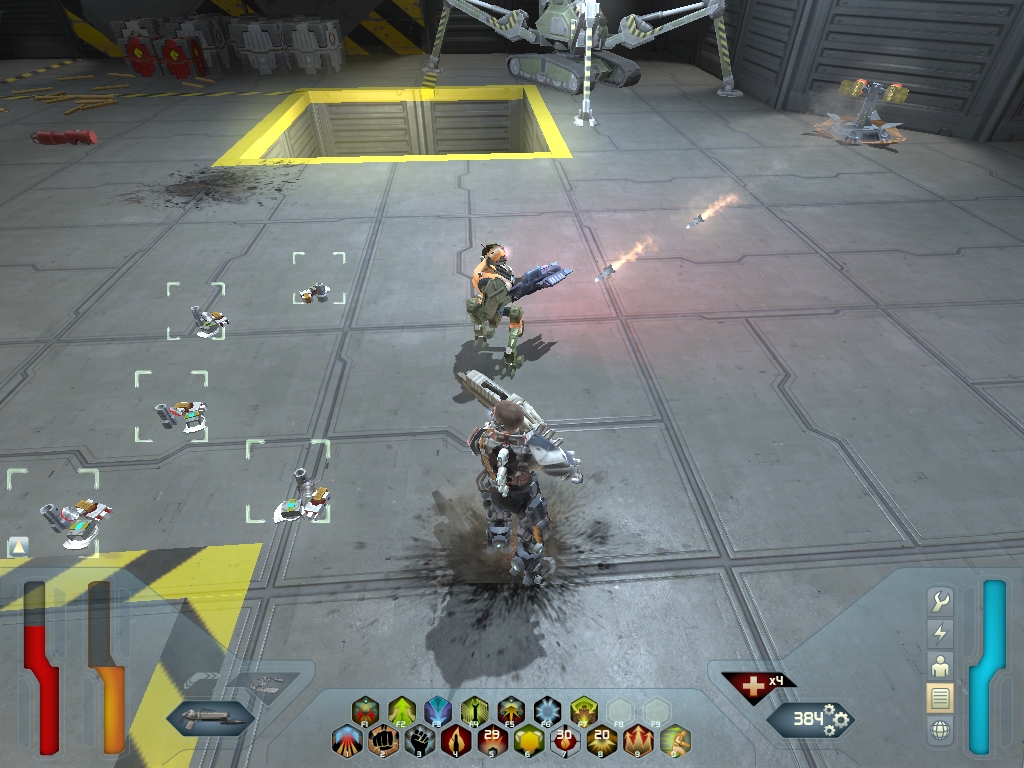Use the blue cone ability in slot 1
The height and width of the screenshot is (768, 1024).
click(x=347, y=741)
